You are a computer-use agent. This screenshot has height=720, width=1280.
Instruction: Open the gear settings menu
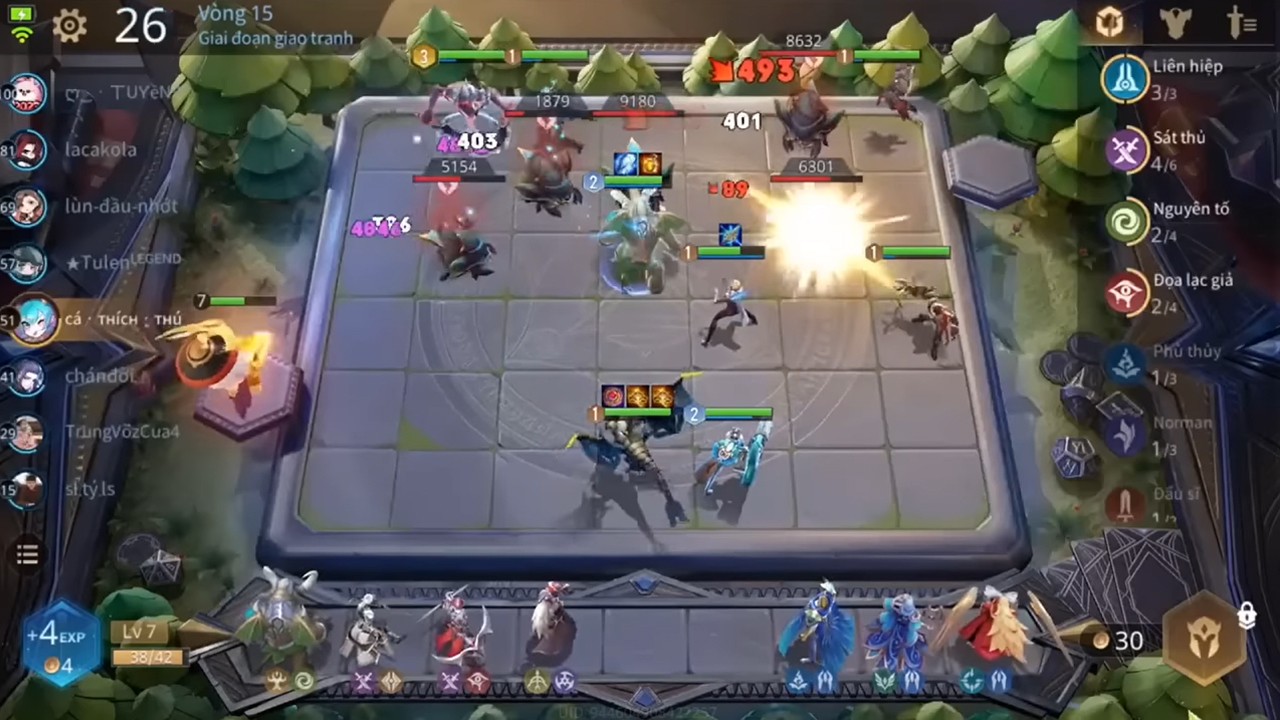click(69, 26)
